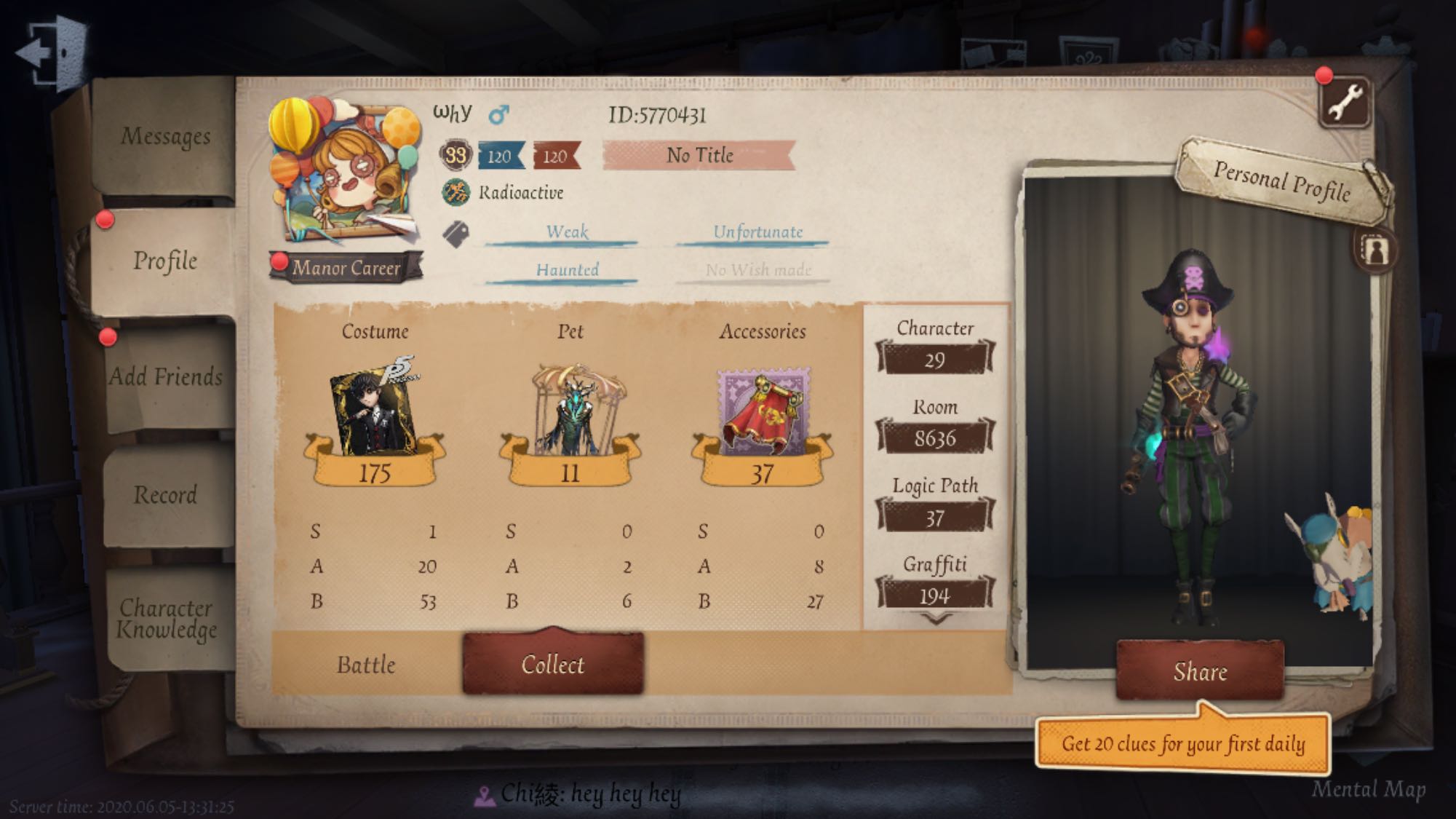Viewport: 1456px width, 819px height.
Task: Switch to the Battle tab
Action: click(x=366, y=665)
